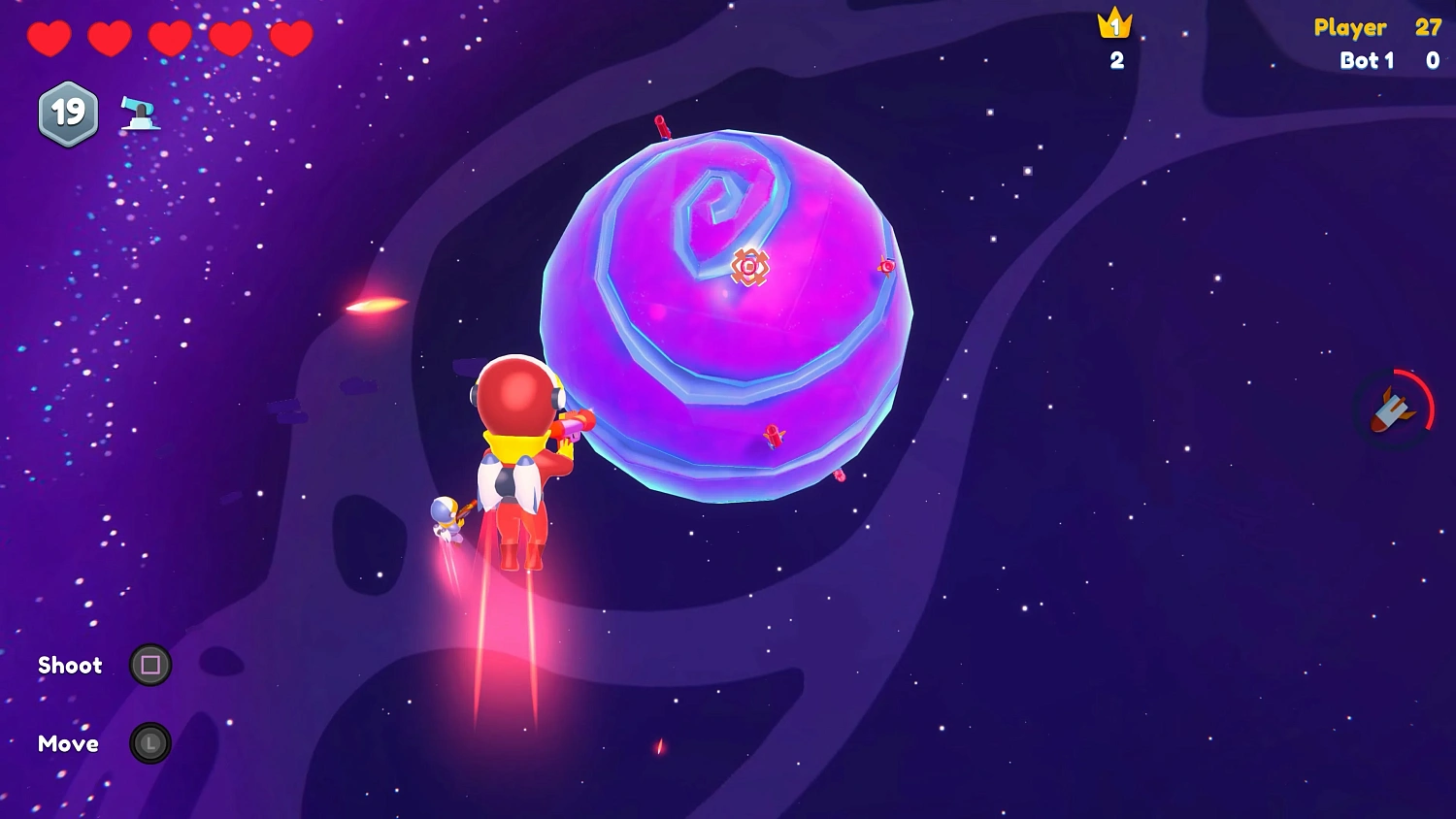Select the turret weapon icon
This screenshot has width=1456, height=819.
pyautogui.click(x=141, y=114)
